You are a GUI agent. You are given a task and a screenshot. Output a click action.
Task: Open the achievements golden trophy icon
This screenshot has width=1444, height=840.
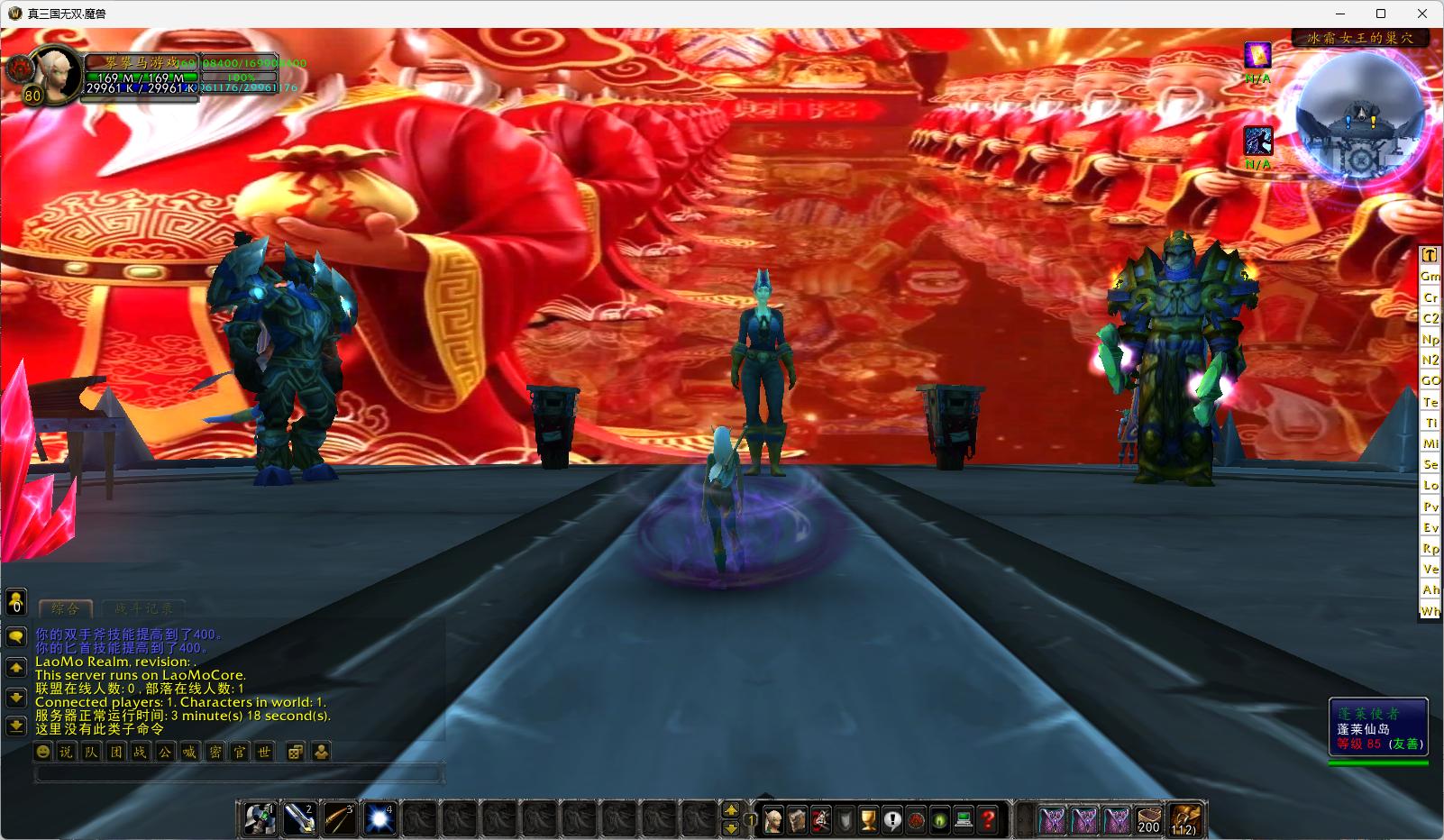(x=868, y=820)
